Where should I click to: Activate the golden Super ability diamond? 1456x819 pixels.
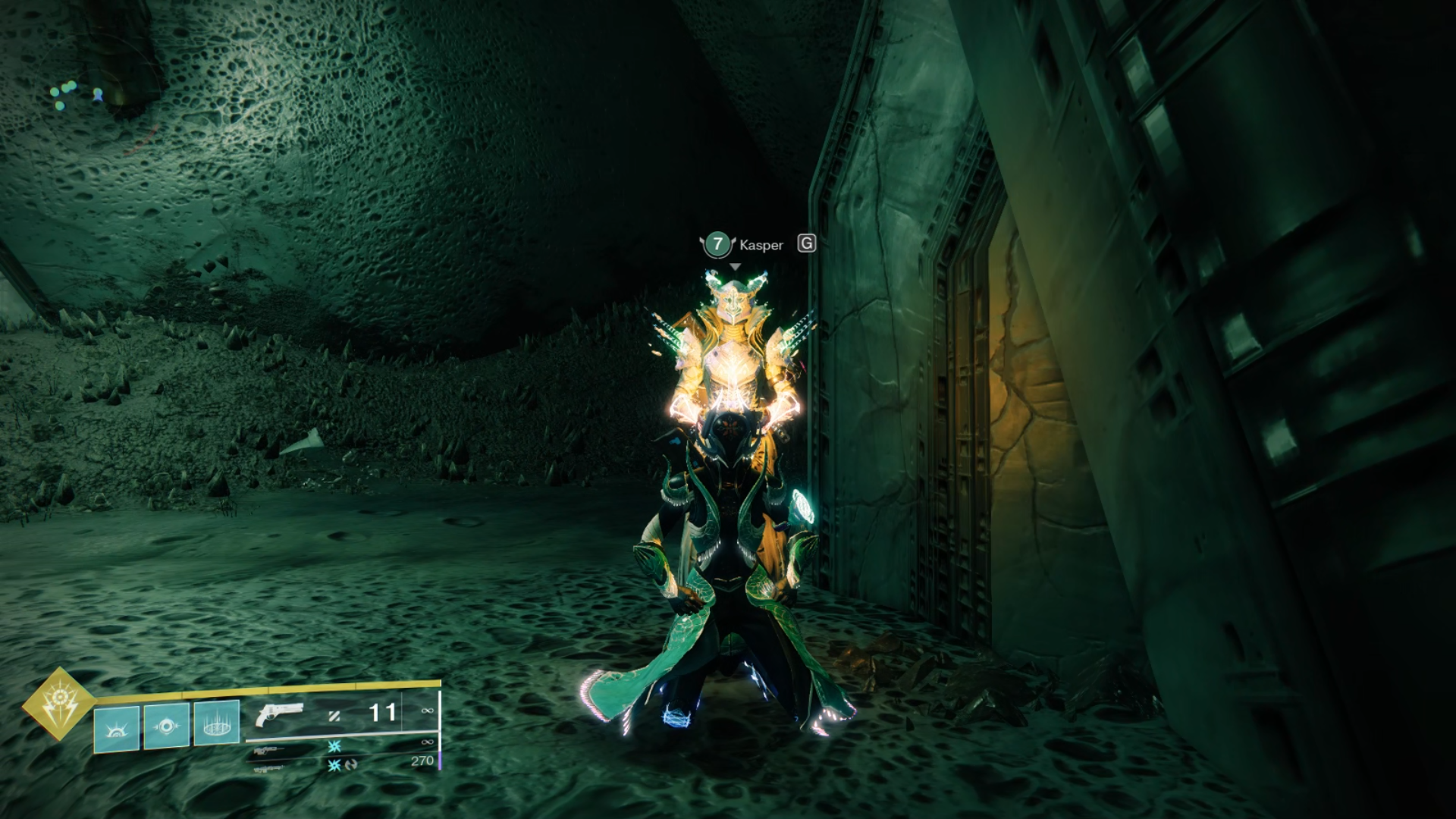coord(58,704)
